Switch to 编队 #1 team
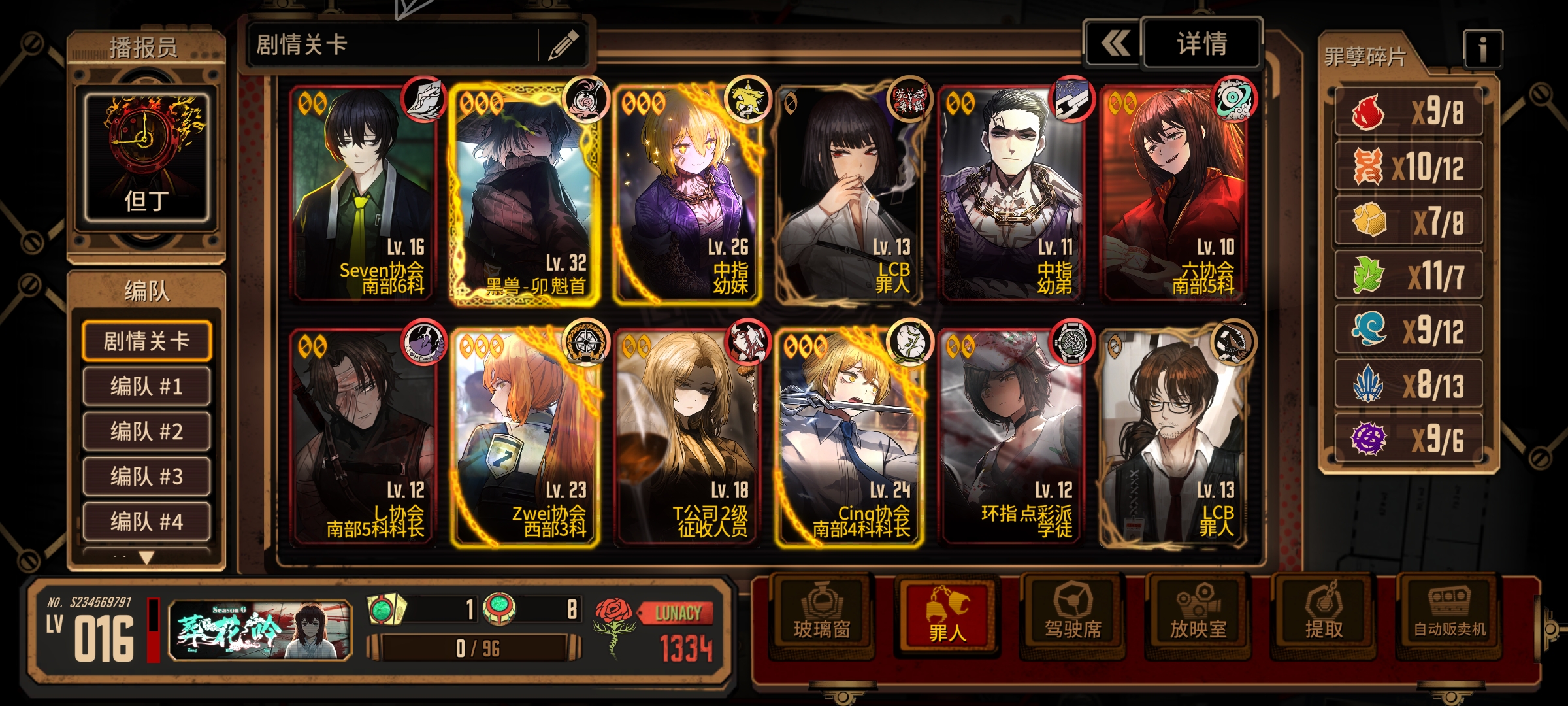 [146, 386]
